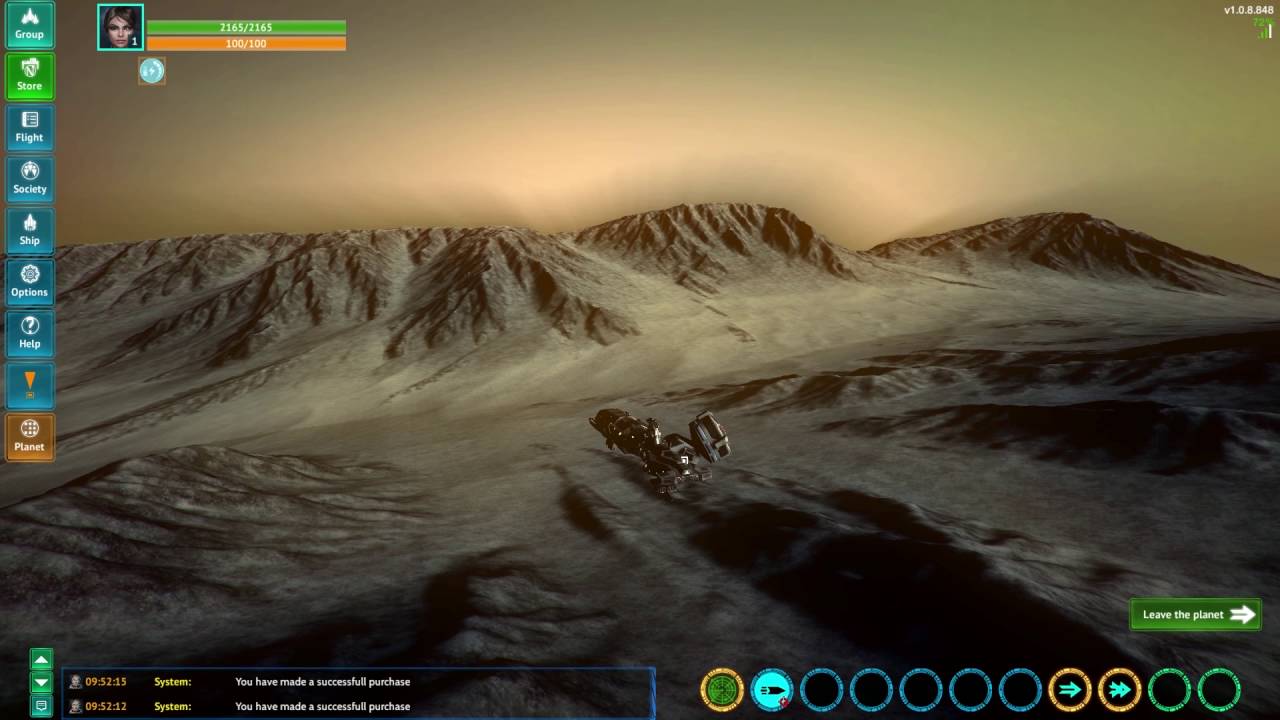Activate the green radar hotbar slot
Viewport: 1280px width, 720px height.
[722, 690]
